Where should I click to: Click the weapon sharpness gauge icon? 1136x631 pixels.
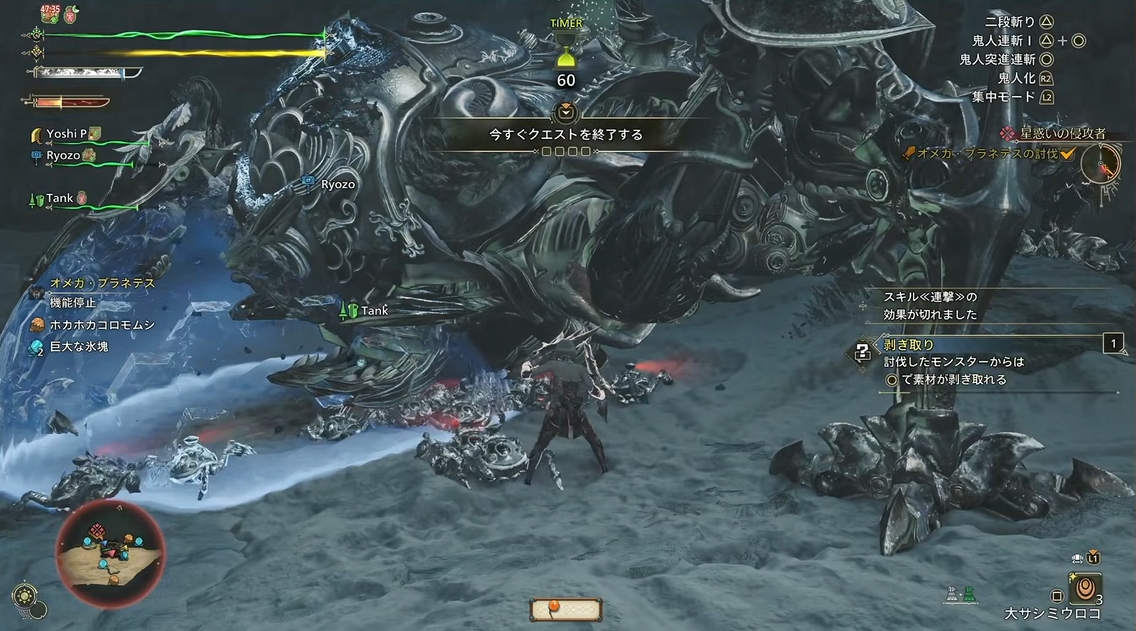tap(85, 72)
